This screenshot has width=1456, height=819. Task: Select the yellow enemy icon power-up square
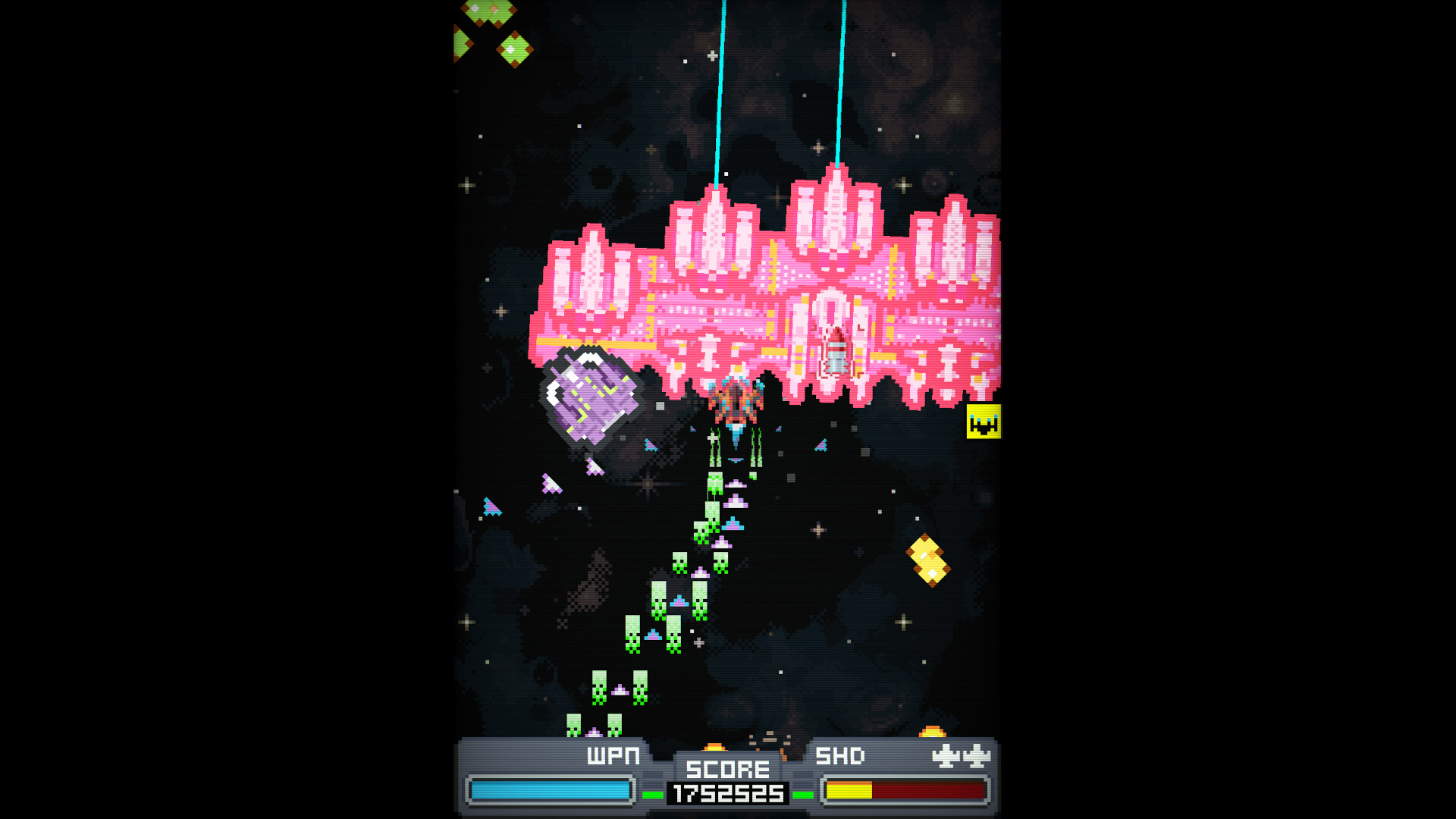[x=984, y=422]
